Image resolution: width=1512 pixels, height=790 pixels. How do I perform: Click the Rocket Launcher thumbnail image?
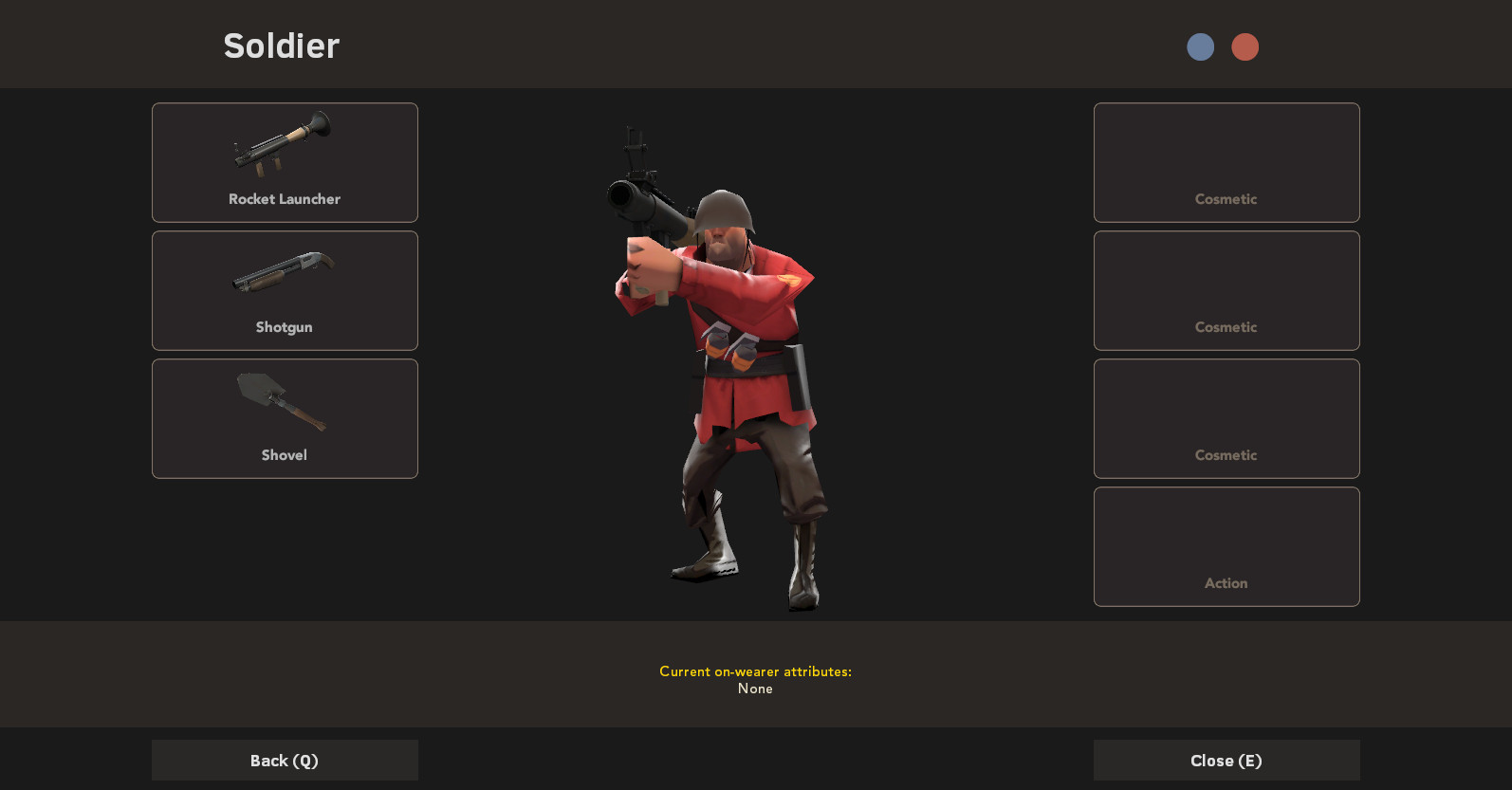(282, 144)
